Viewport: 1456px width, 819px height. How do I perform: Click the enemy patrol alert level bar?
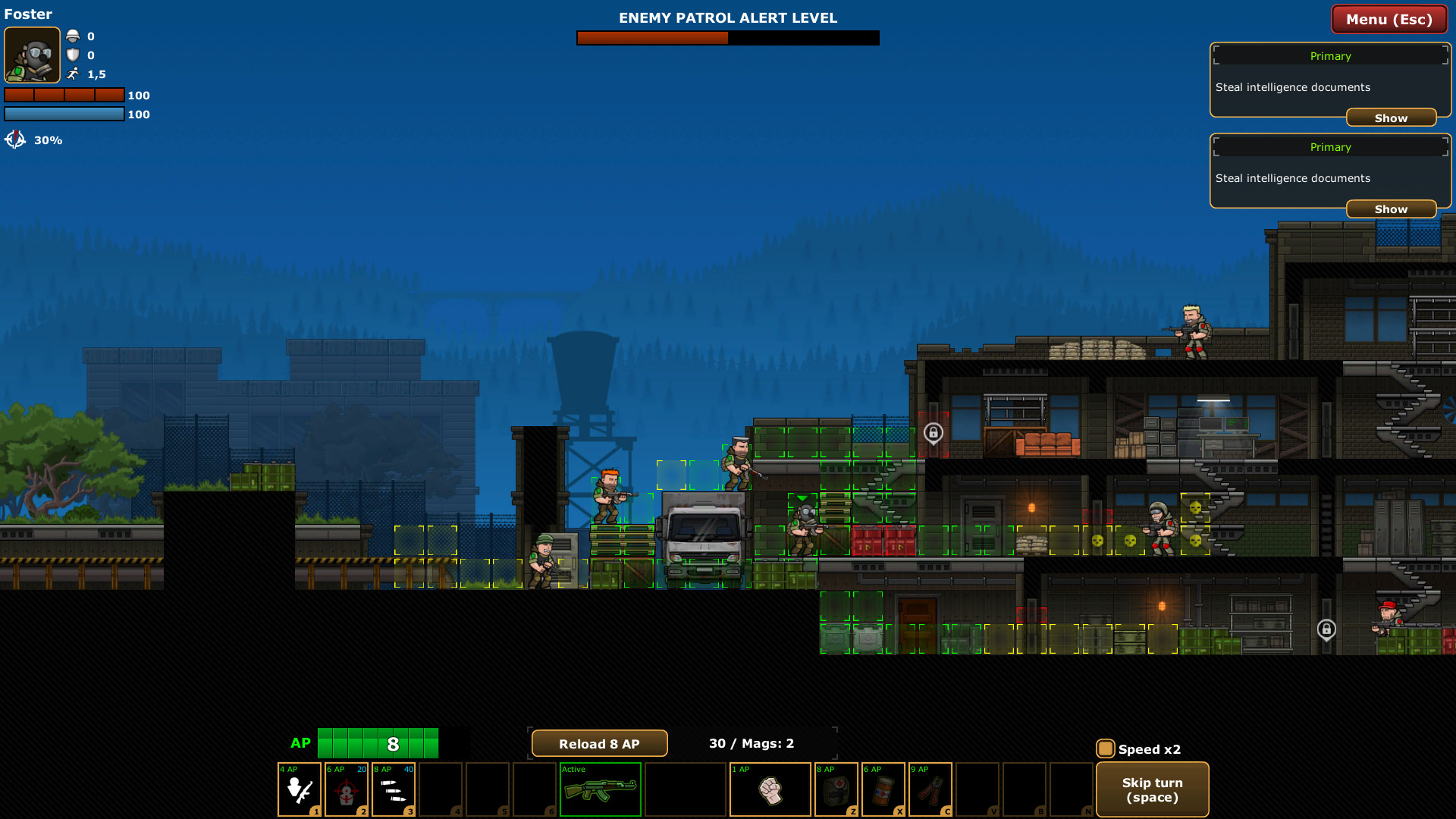coord(728,37)
